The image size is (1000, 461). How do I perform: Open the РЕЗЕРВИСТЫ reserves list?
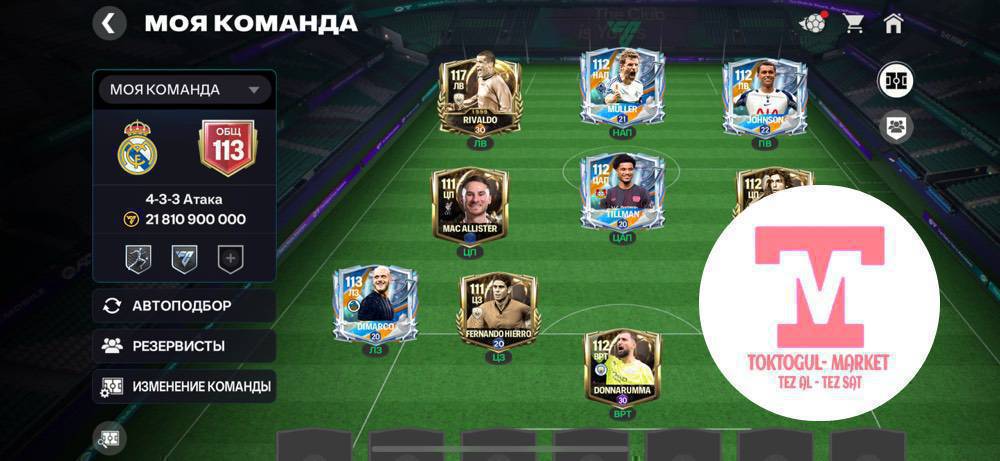184,346
